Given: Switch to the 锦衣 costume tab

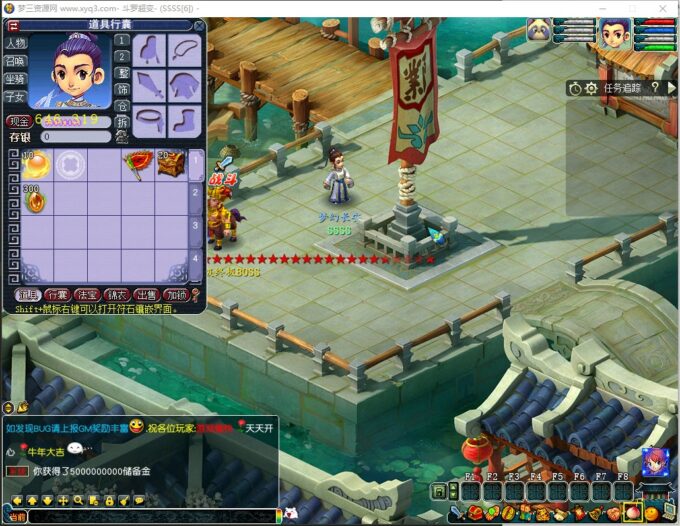Looking at the screenshot, I should (117, 295).
